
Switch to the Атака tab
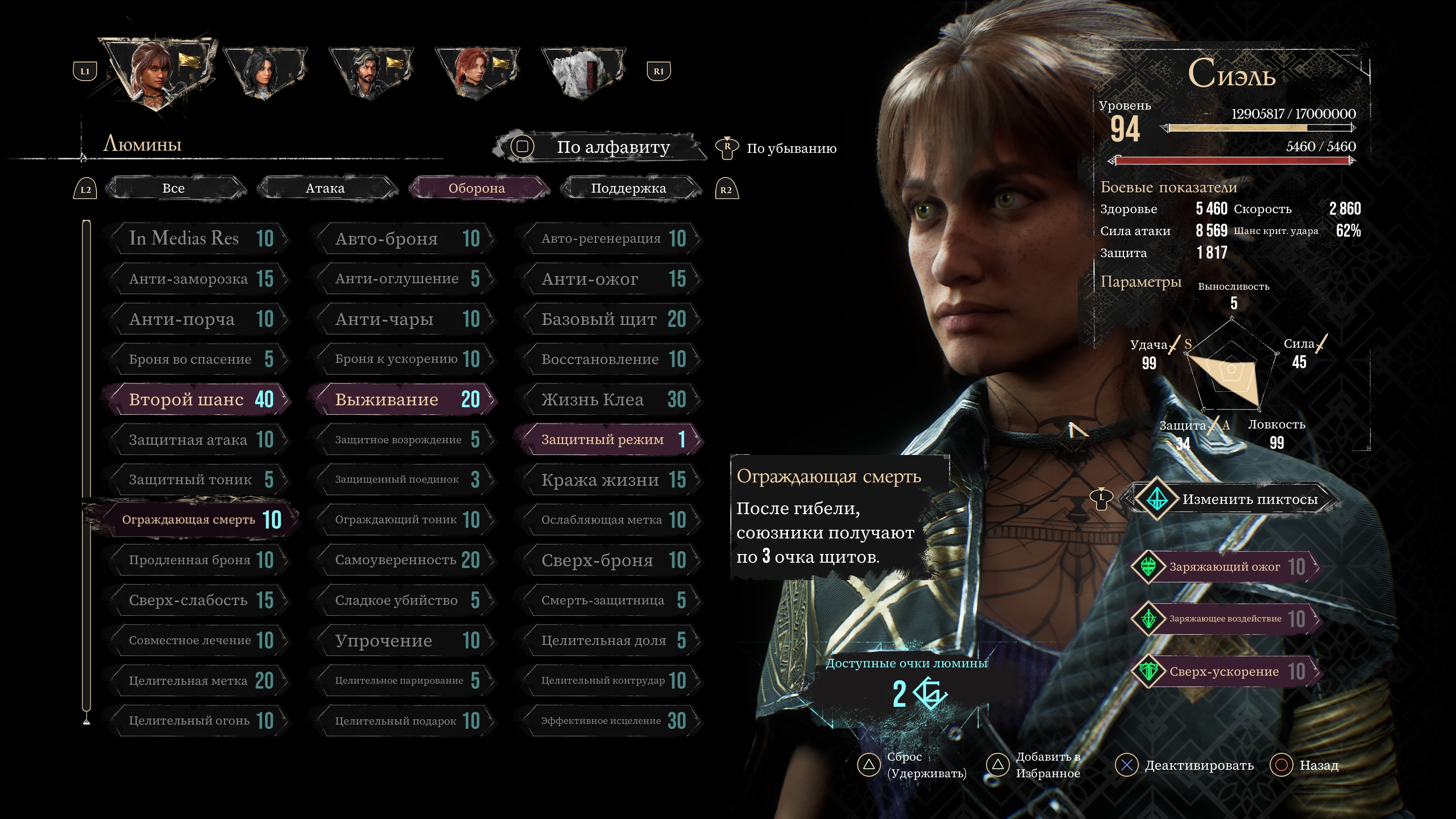click(325, 188)
